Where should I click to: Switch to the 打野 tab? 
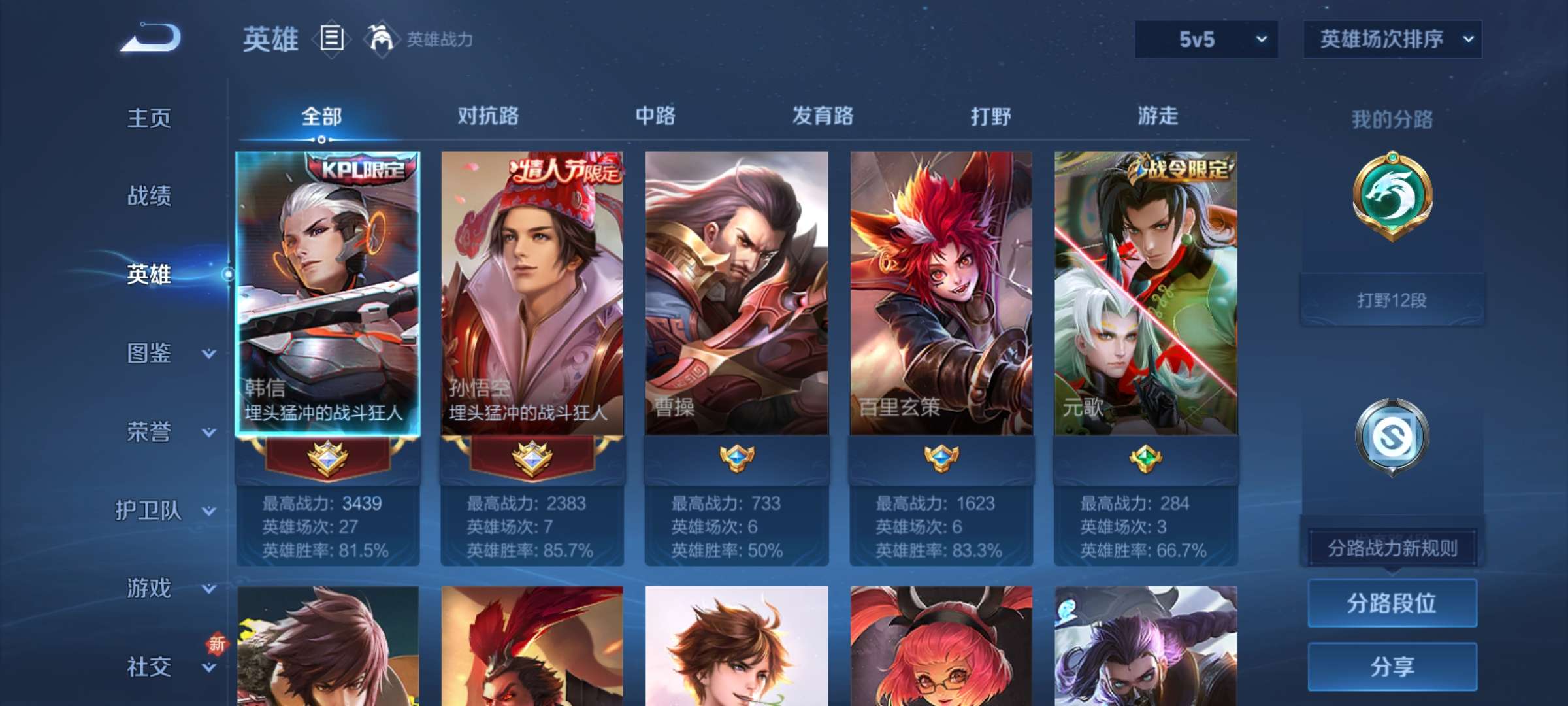(x=992, y=116)
